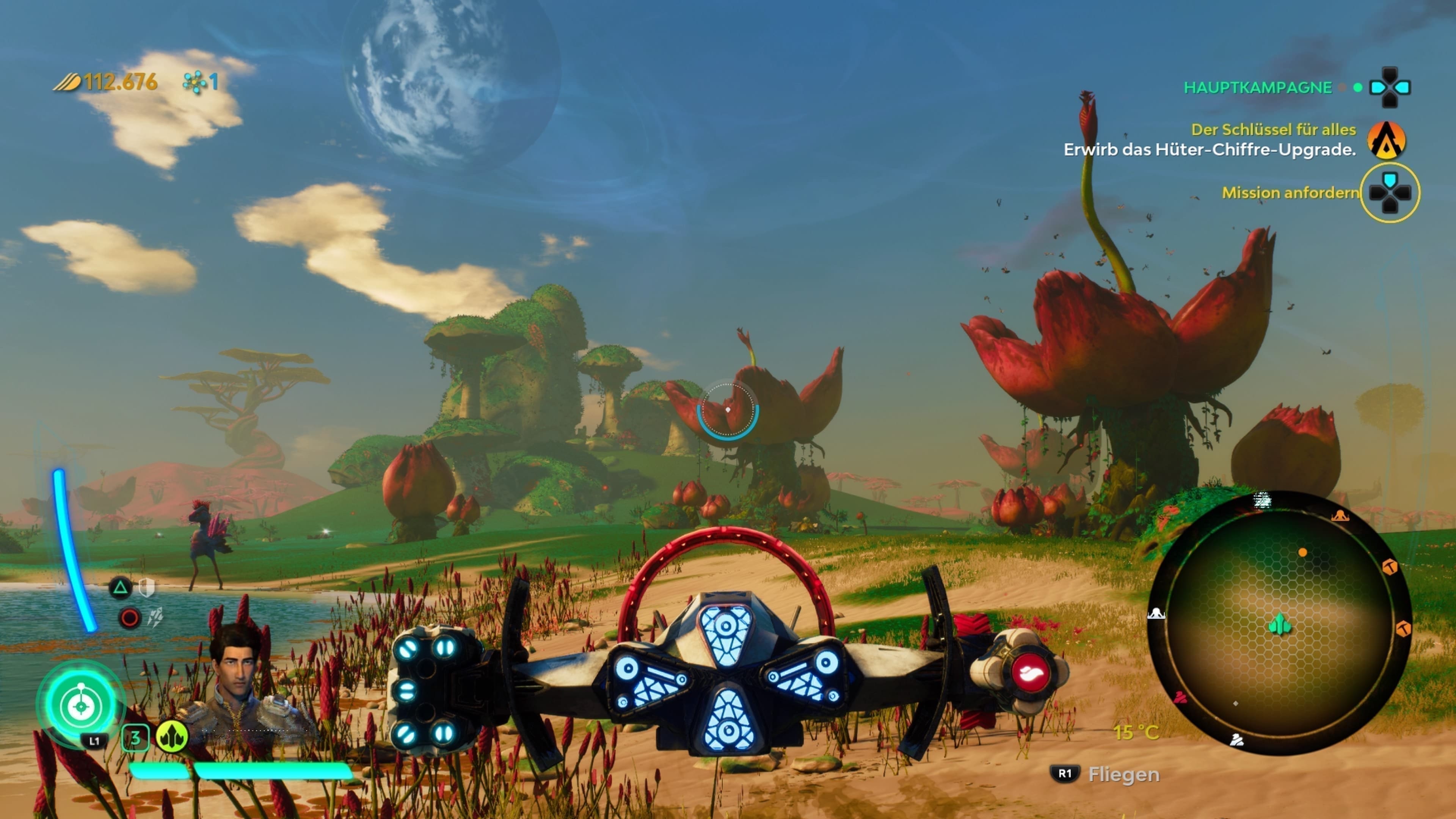Select the white shield ability icon
The image size is (1456, 819).
(147, 588)
